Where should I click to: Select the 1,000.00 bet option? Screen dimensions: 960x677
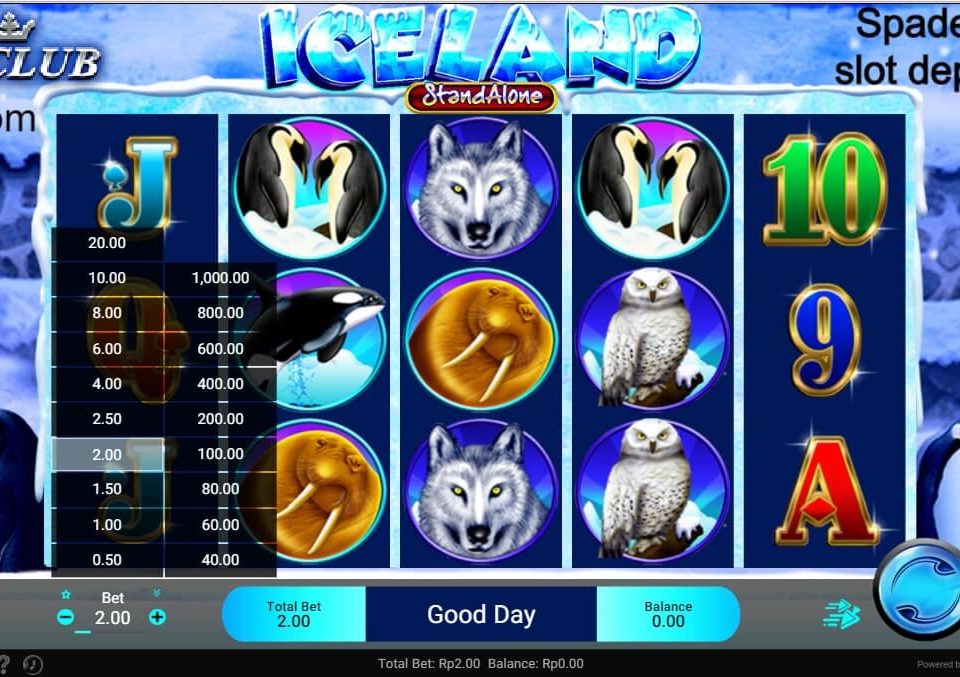tap(220, 278)
